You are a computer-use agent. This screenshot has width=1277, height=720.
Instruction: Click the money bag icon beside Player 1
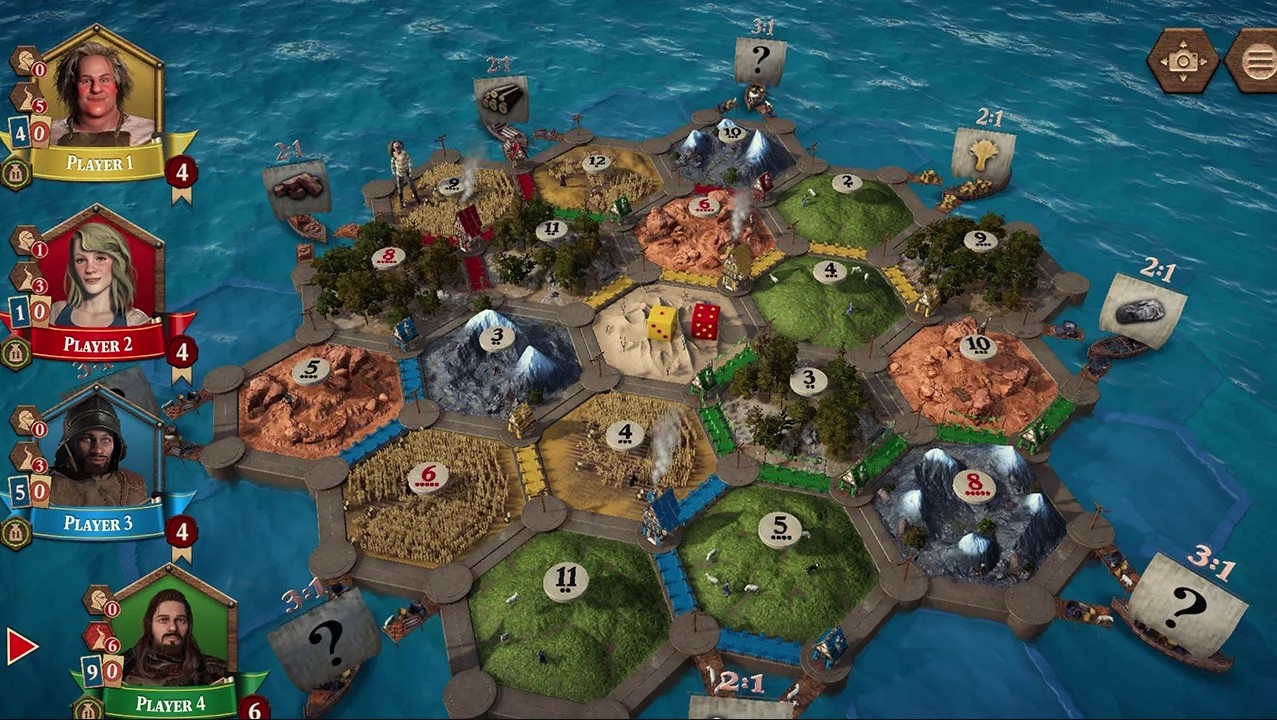pos(16,173)
